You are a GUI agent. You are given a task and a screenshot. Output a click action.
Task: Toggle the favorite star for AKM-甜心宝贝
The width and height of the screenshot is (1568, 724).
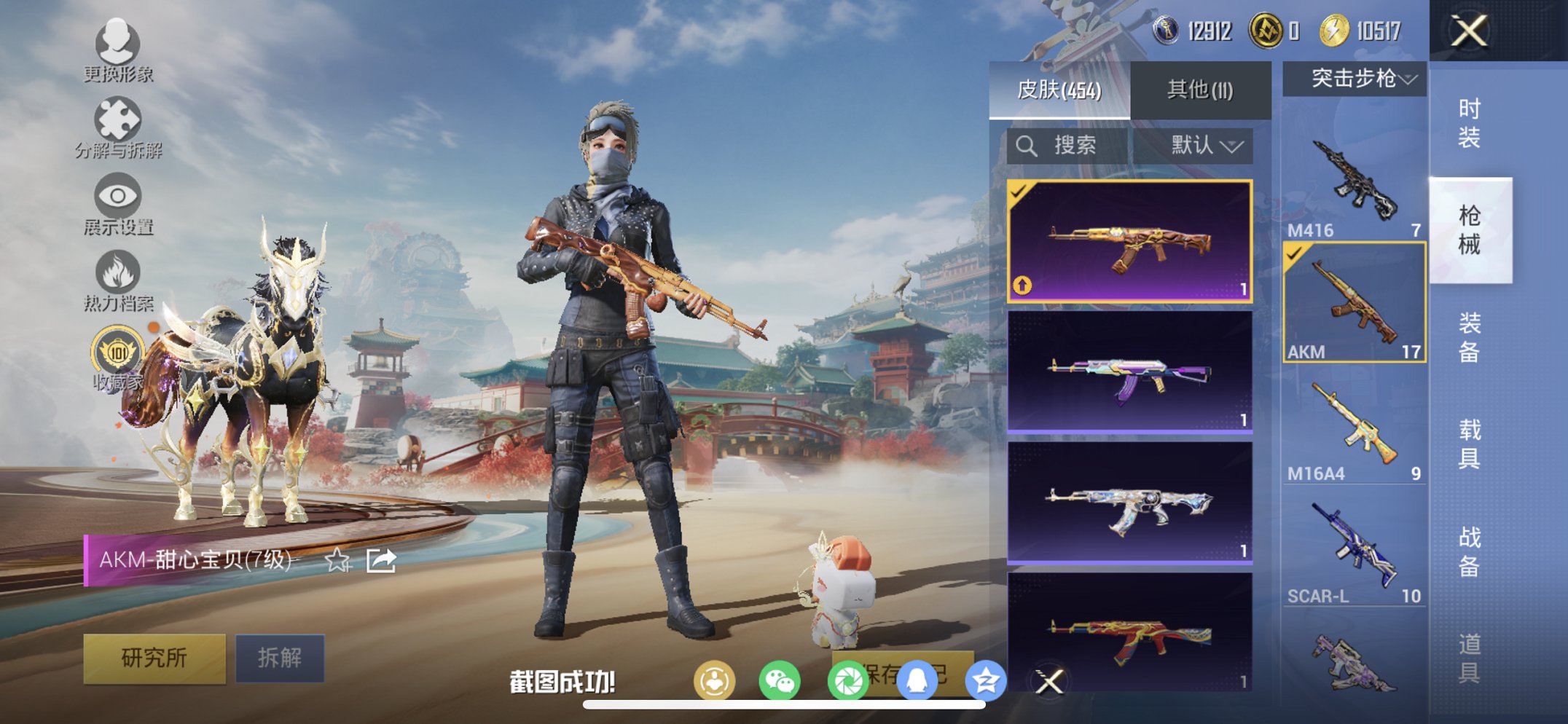pos(337,561)
